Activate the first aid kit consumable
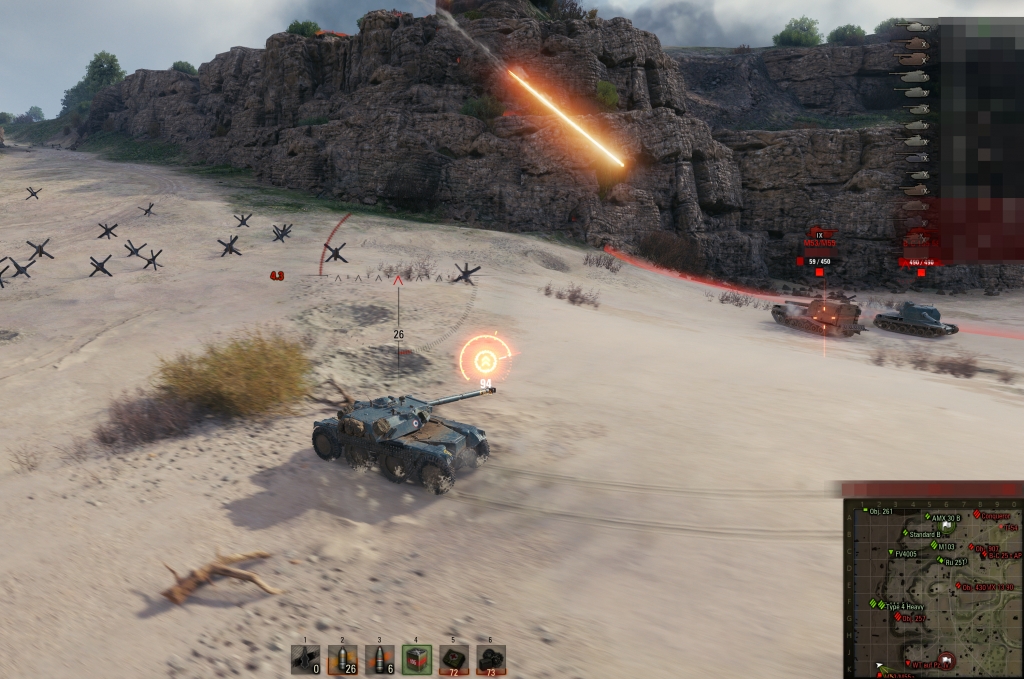Viewport: 1024px width, 679px height. pyautogui.click(x=454, y=659)
